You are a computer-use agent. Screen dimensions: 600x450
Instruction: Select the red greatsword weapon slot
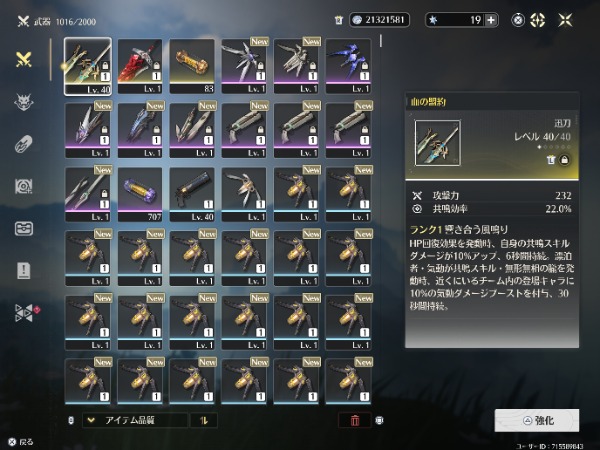(140, 66)
